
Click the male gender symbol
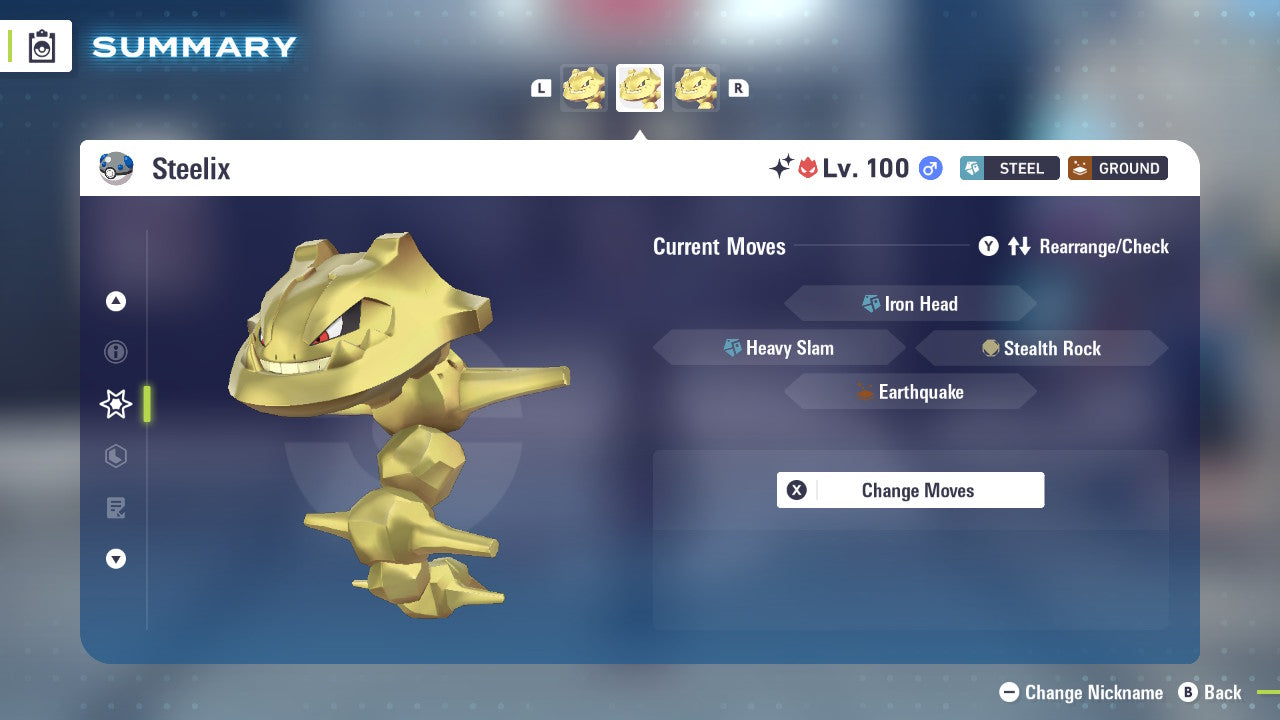pyautogui.click(x=928, y=168)
